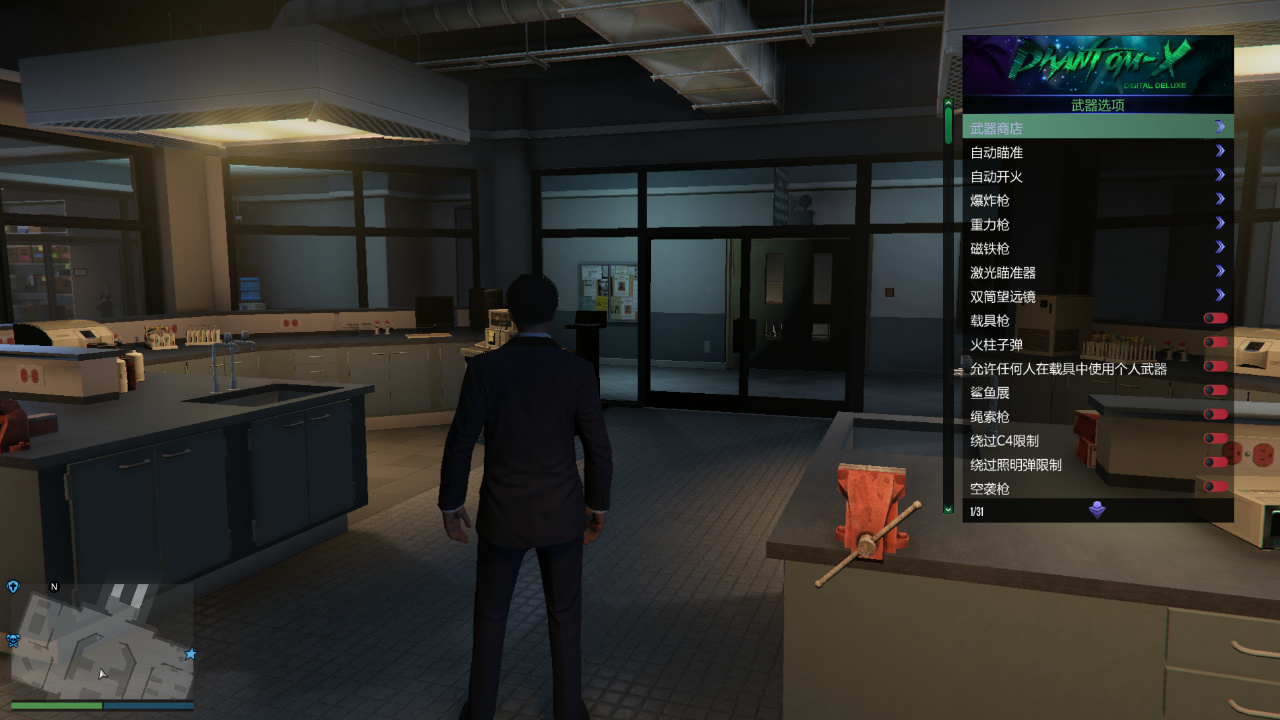Toggle the 载具枪 vehicle gun switch
This screenshot has height=720, width=1280.
click(1215, 319)
